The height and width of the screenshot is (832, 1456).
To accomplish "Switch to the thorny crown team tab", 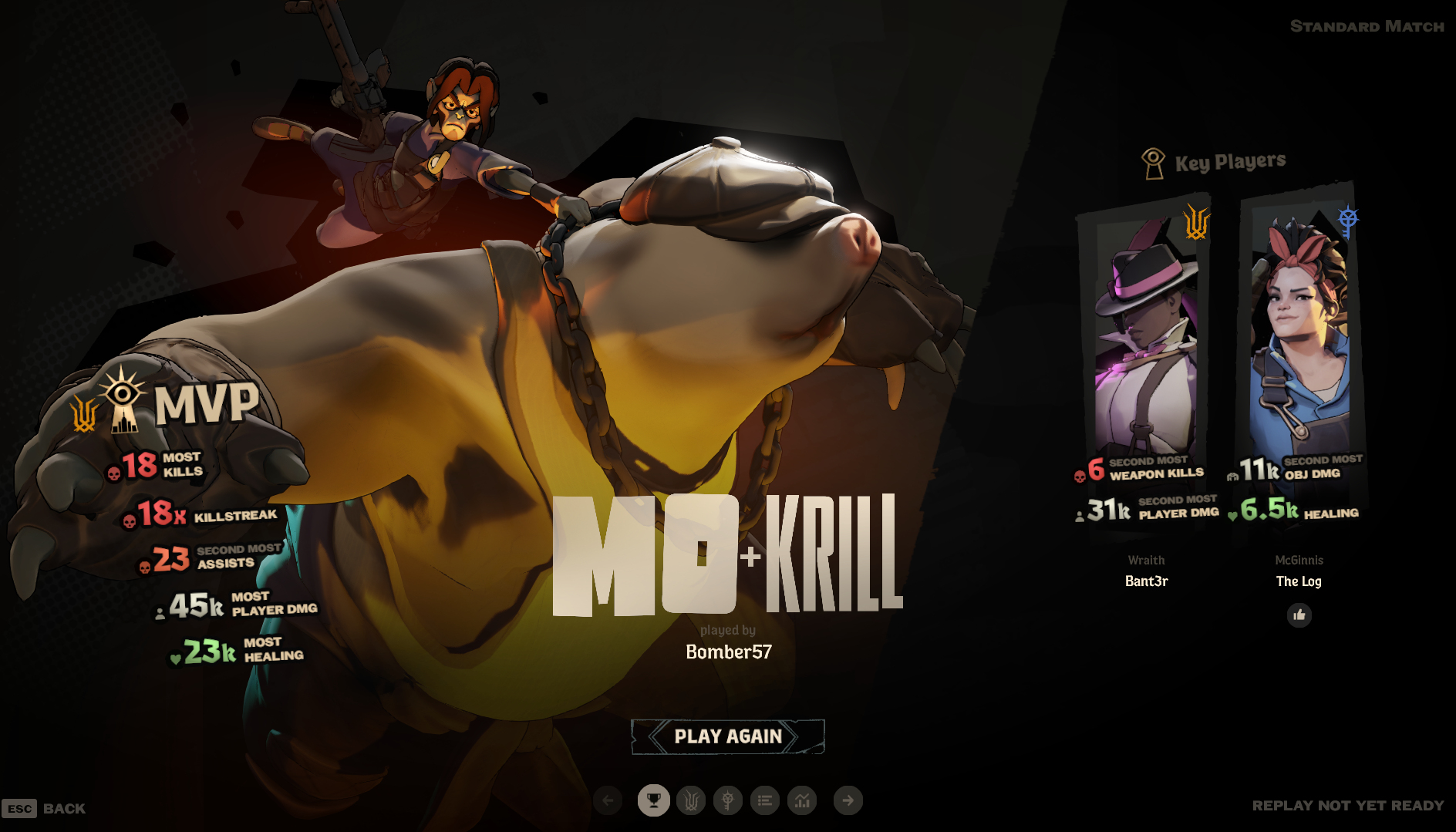I will pos(691,800).
